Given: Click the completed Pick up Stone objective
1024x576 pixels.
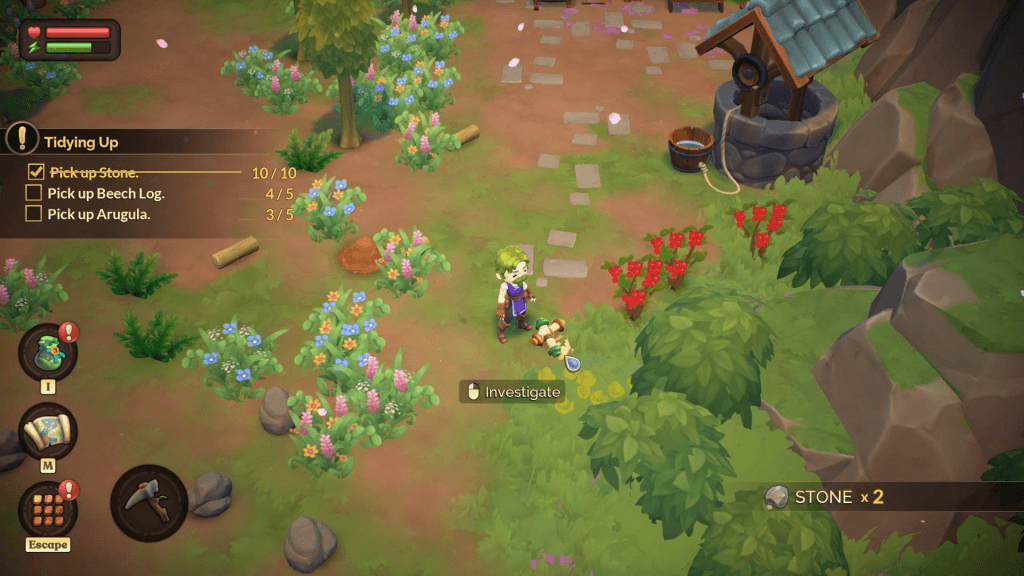Looking at the screenshot, I should (x=94, y=172).
